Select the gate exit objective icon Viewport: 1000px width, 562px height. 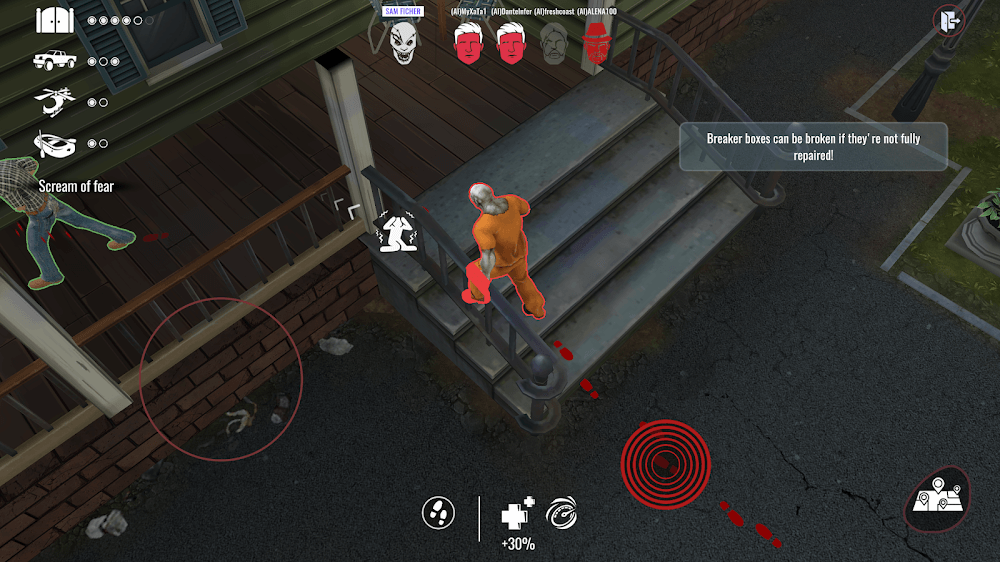[54, 20]
